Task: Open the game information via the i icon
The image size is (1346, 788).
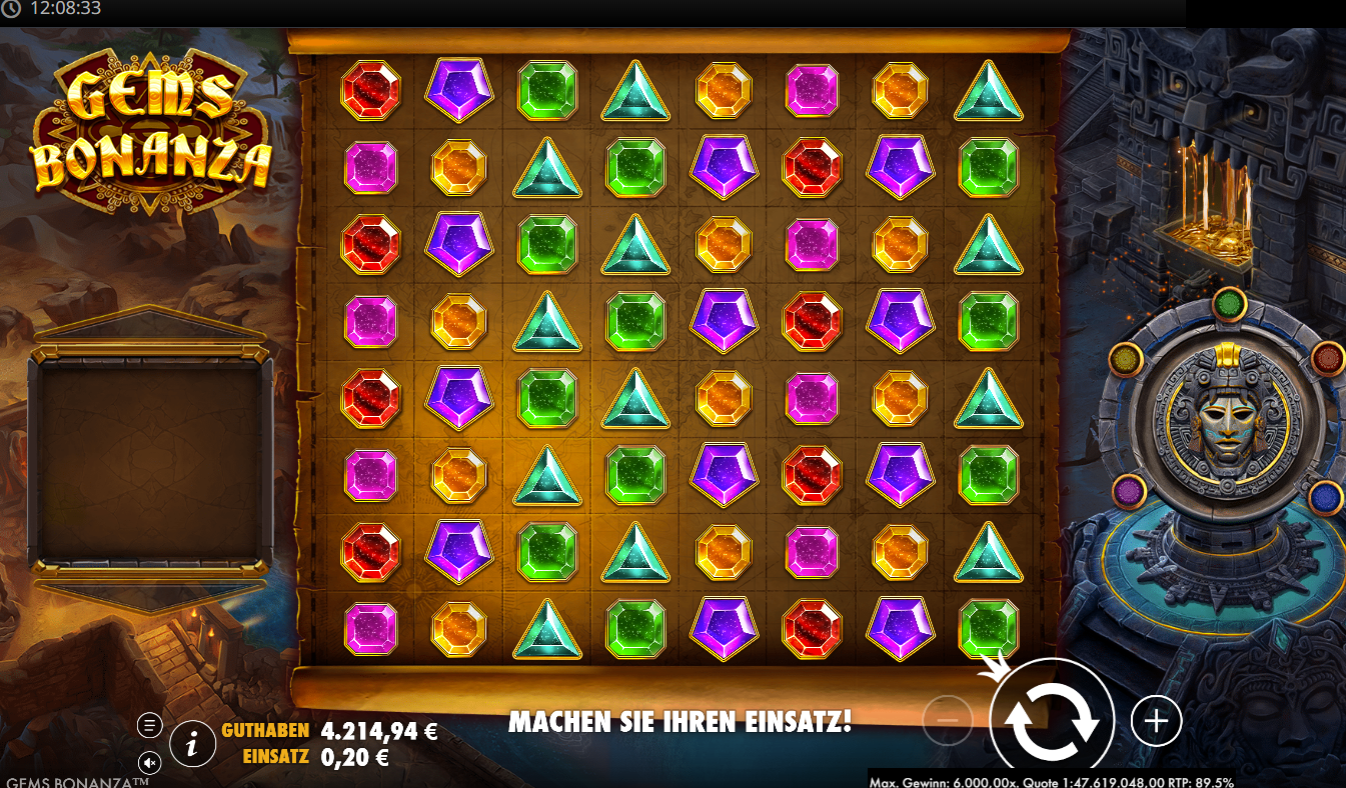Action: tap(191, 743)
